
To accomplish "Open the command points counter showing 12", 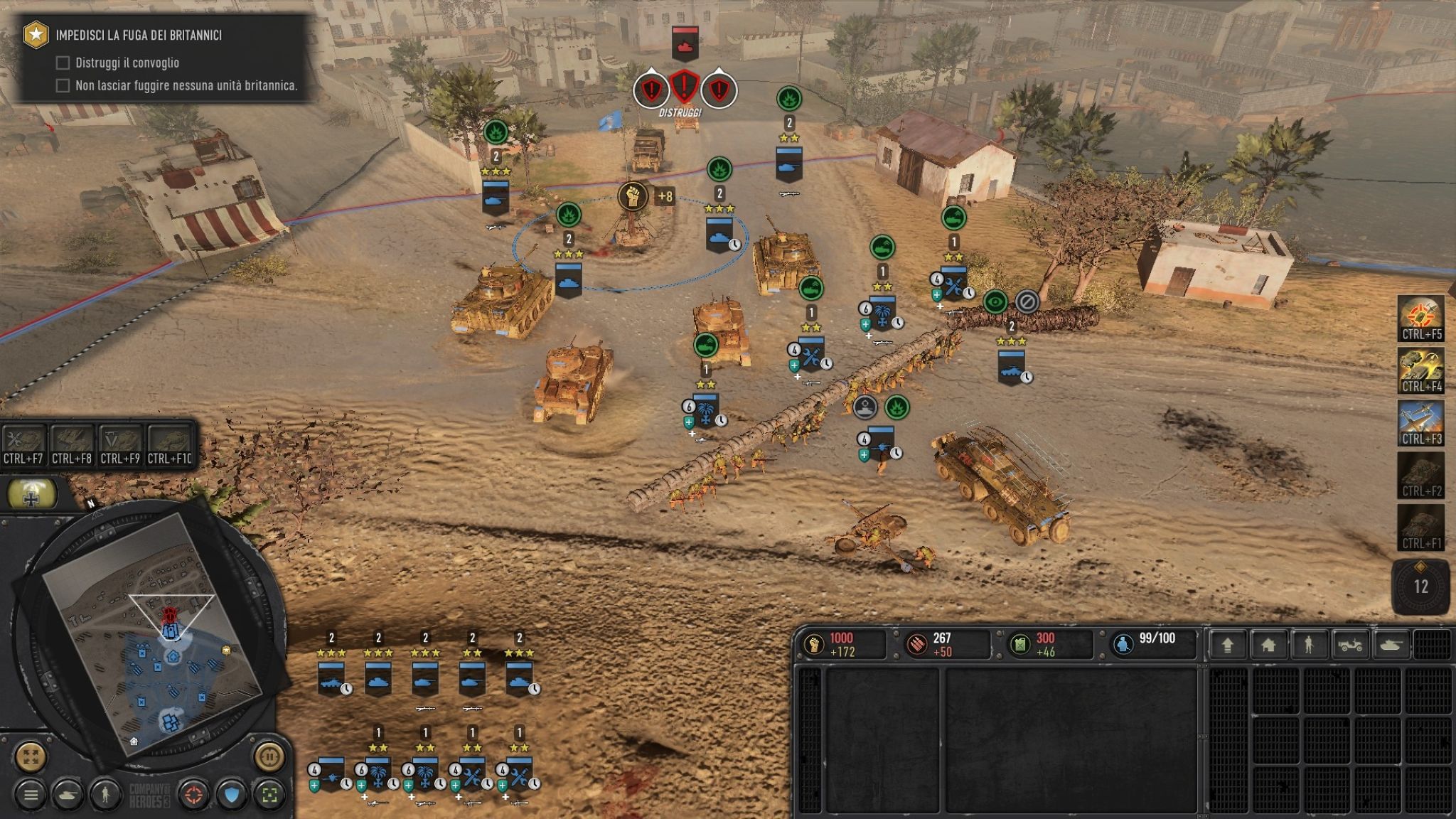I will click(1420, 587).
